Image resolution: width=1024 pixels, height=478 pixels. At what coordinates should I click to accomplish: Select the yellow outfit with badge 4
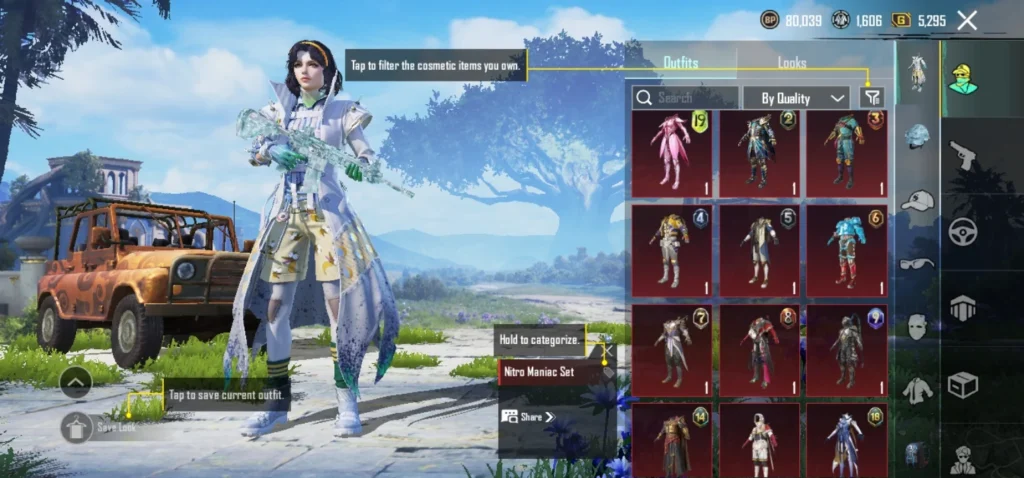(672, 250)
